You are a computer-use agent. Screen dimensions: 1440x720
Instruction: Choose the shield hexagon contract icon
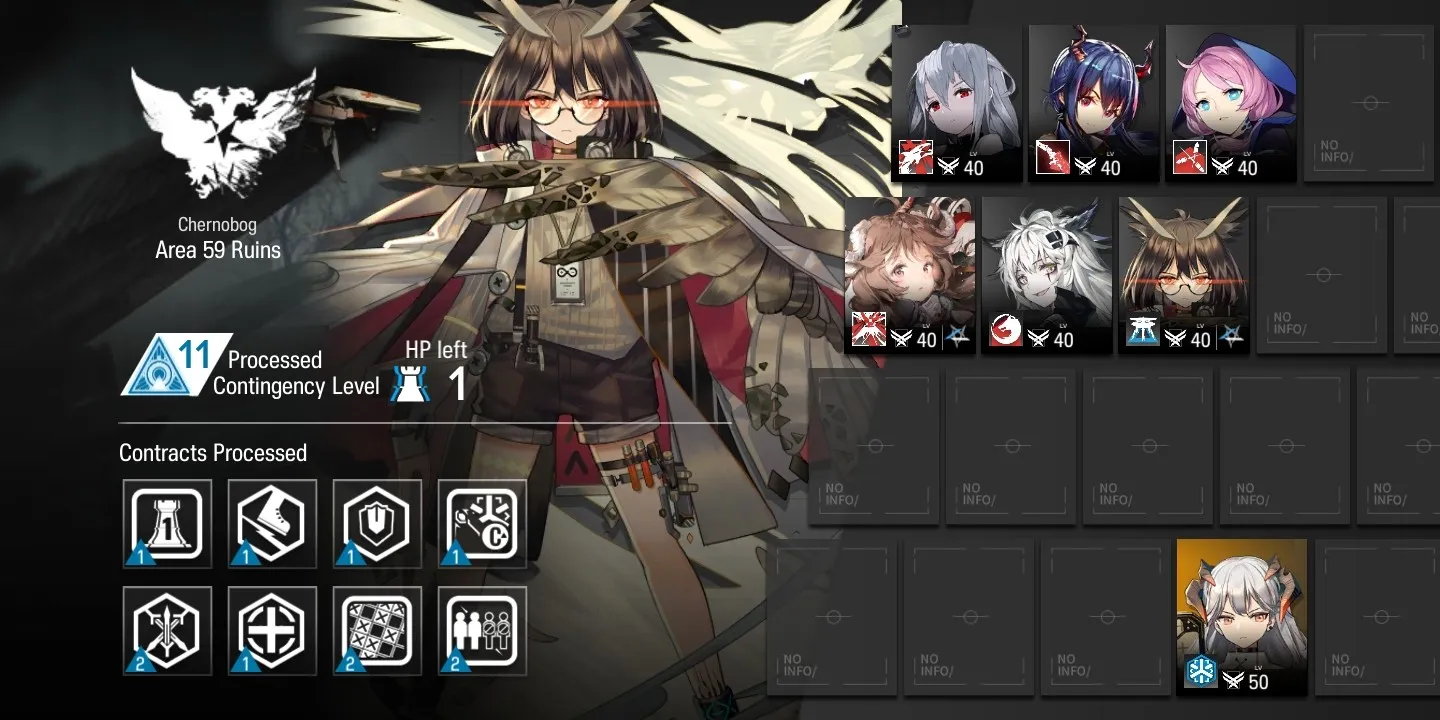tap(377, 524)
